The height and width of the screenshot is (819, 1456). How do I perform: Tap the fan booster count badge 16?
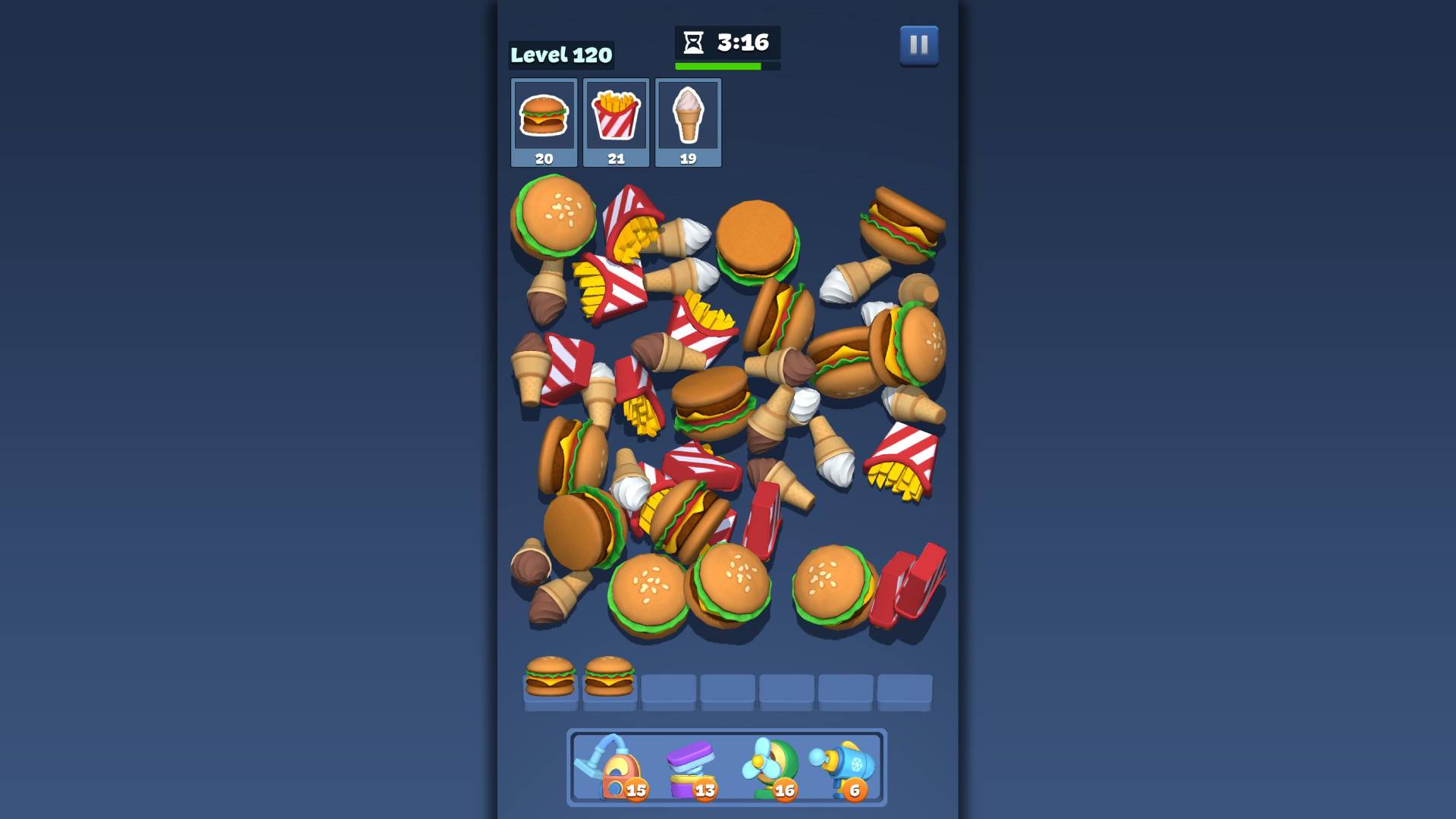point(784,790)
